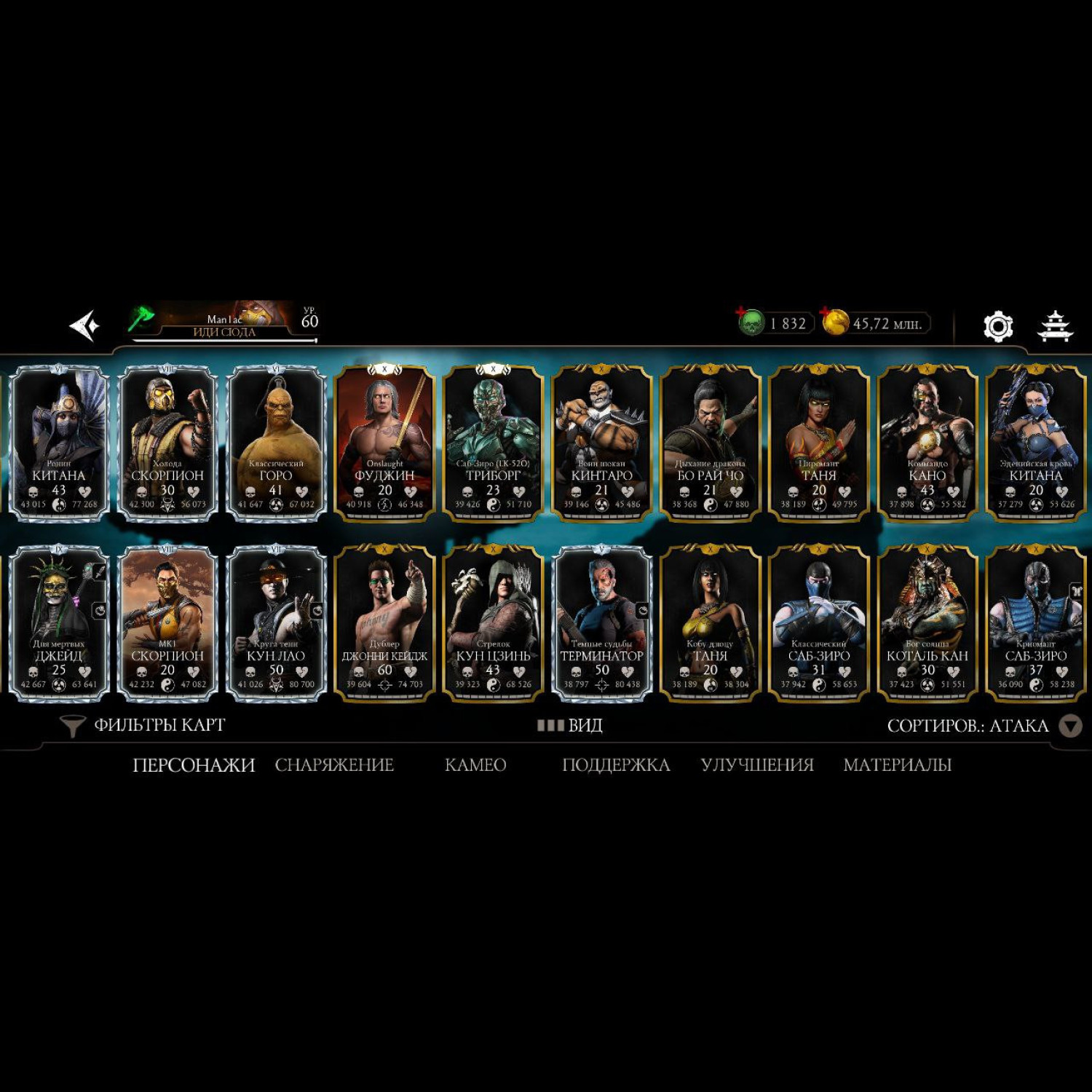Viewport: 1092px width, 1092px height.
Task: Add souls via green skull currency
Action: 751,323
